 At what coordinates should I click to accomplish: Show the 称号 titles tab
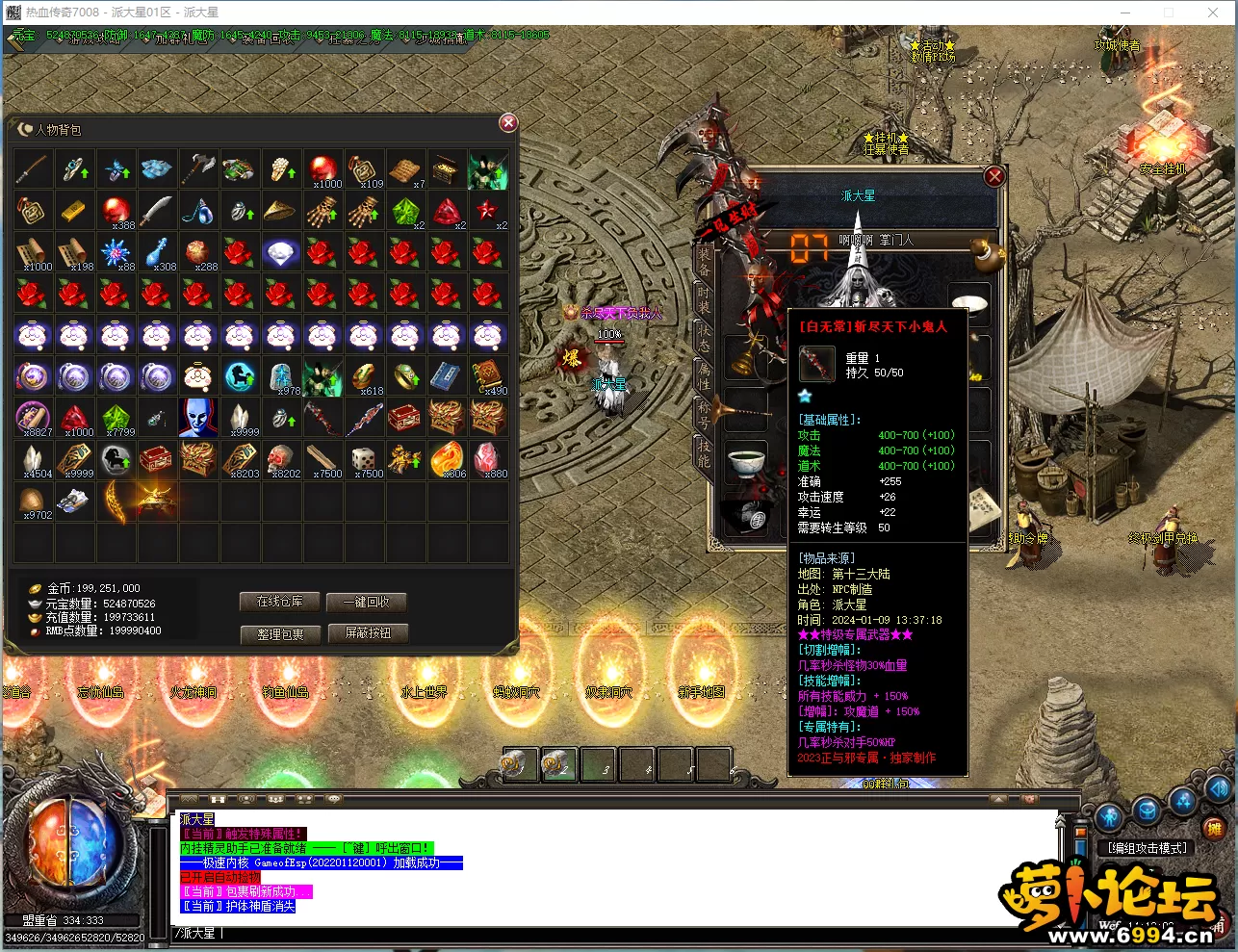pyautogui.click(x=704, y=415)
